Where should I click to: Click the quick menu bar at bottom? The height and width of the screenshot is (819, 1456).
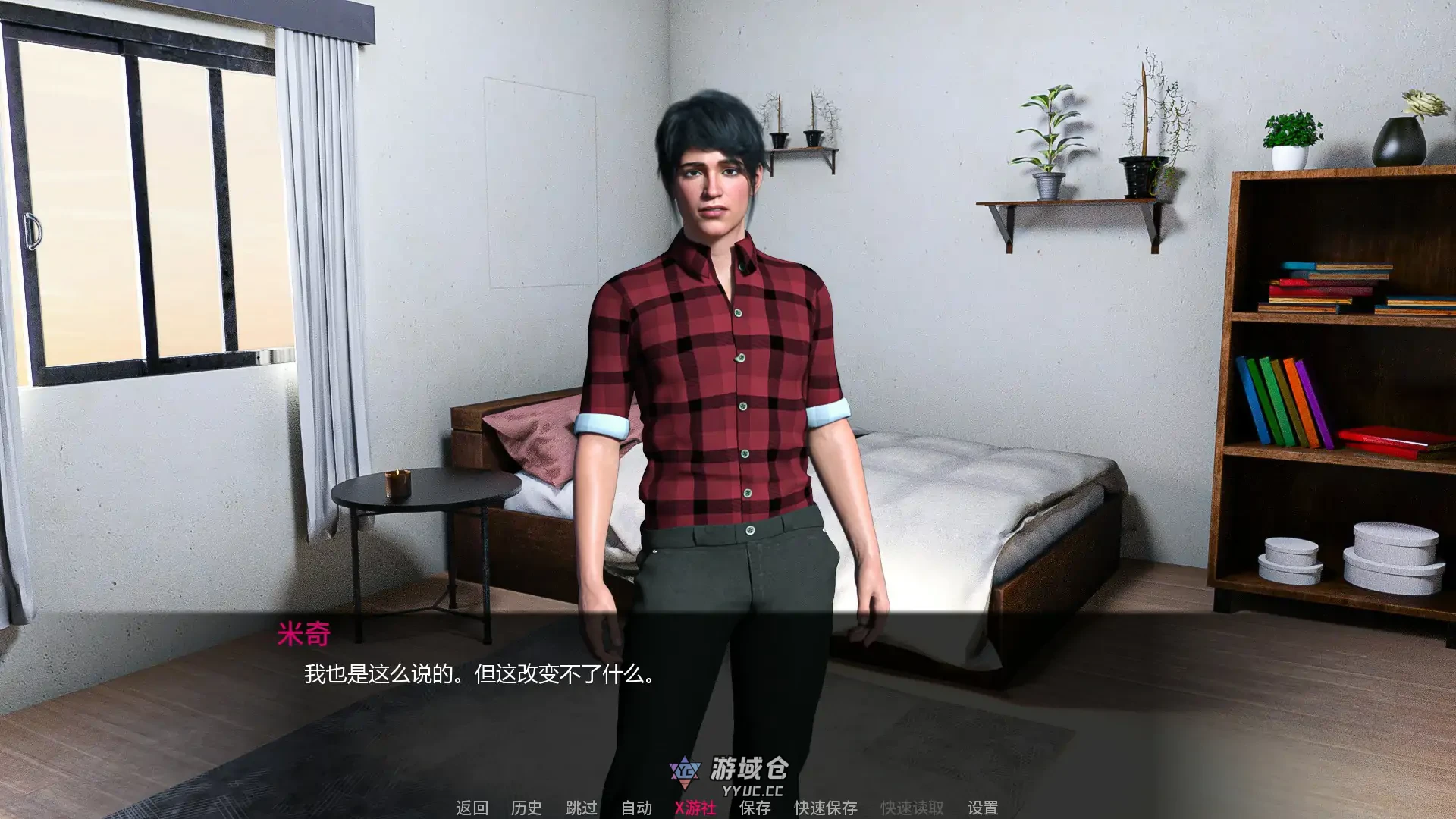[x=728, y=808]
